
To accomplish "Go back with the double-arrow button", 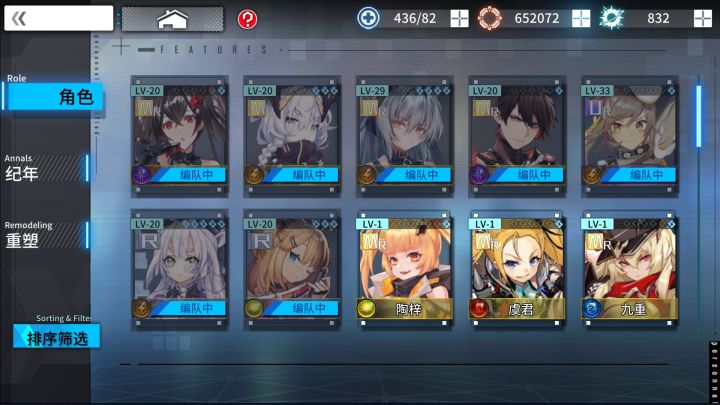I will click(58, 18).
